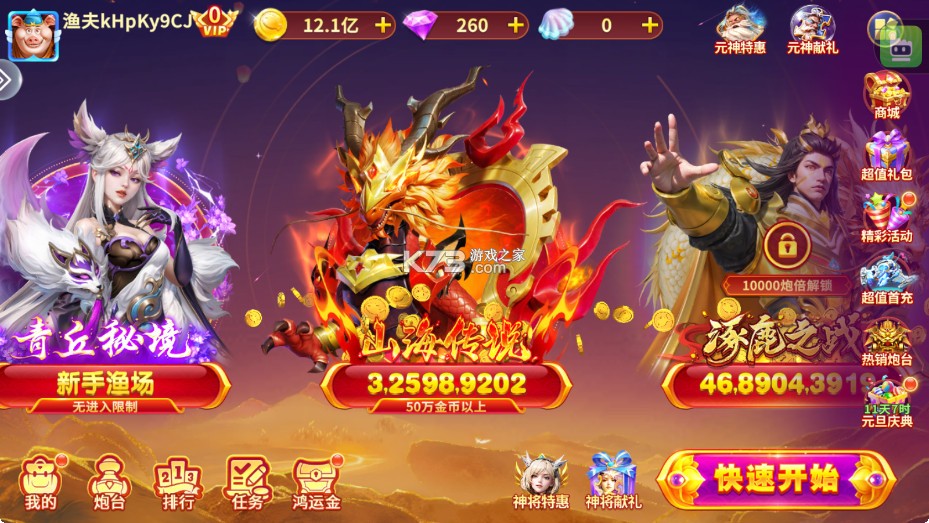Viewport: 929px width, 523px height.
Task: Add more gold coins with plus button
Action: coord(383,25)
